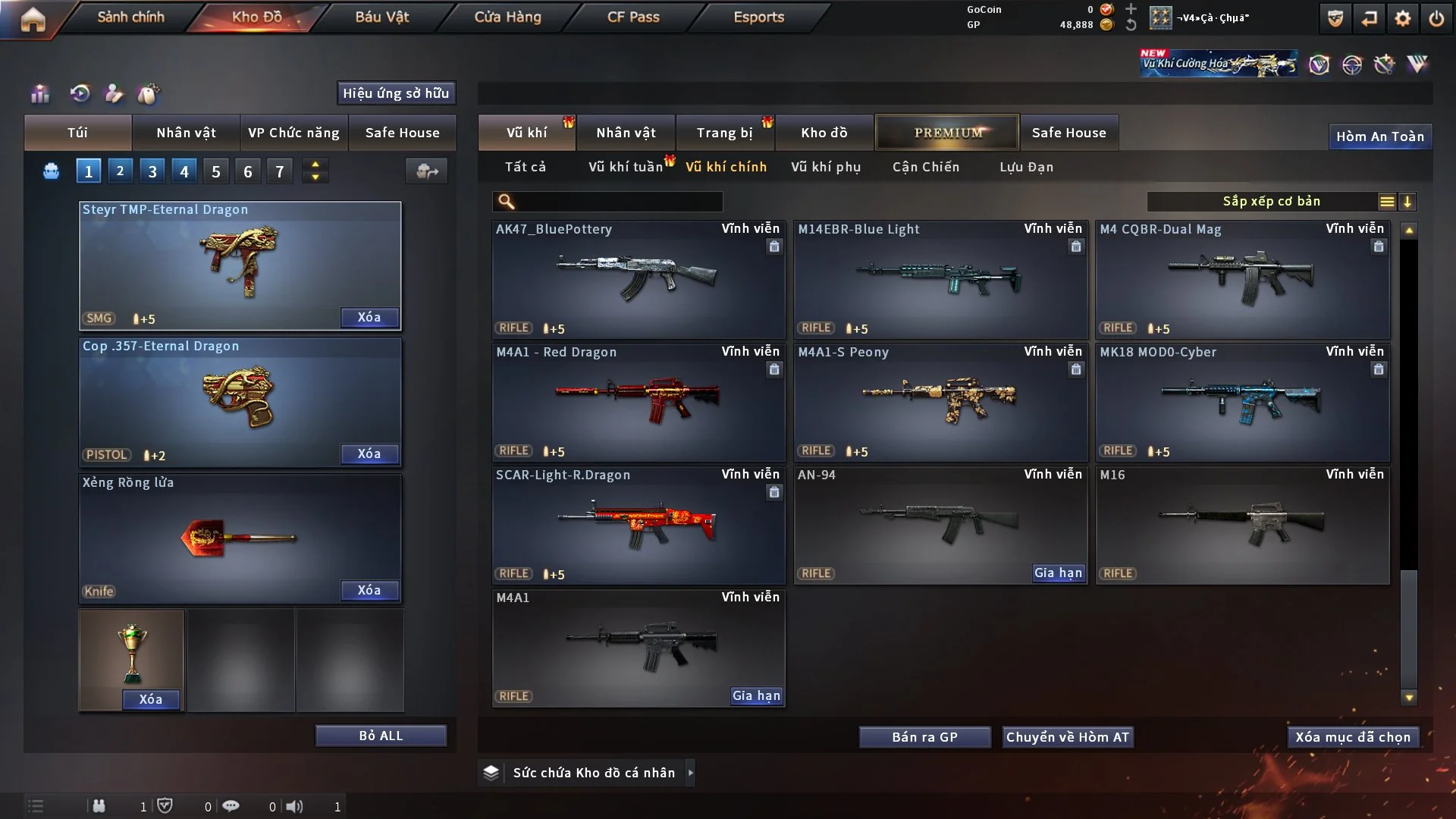Click the power exit icon
Screen dimensions: 1456x819
coord(1436,18)
